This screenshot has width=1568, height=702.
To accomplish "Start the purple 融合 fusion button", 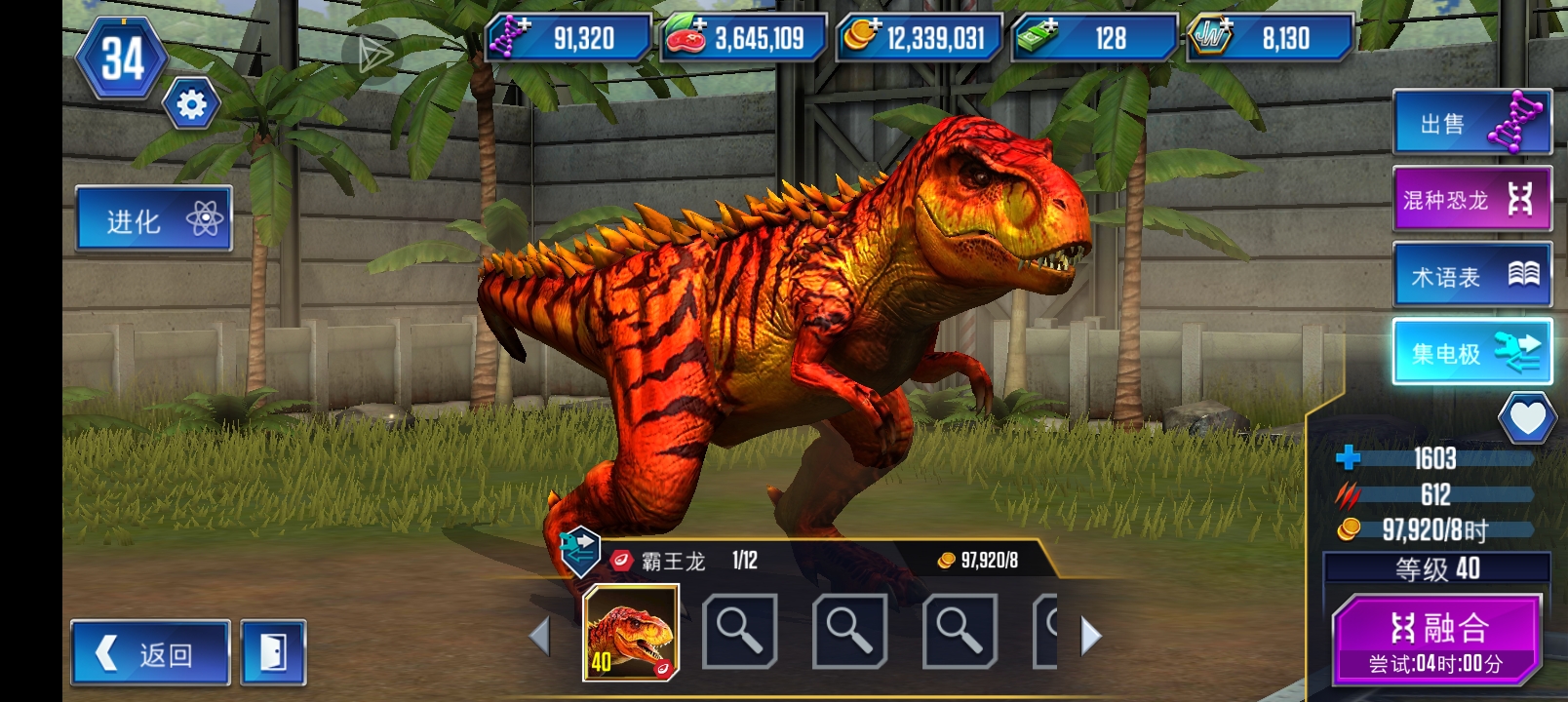I will (x=1437, y=640).
